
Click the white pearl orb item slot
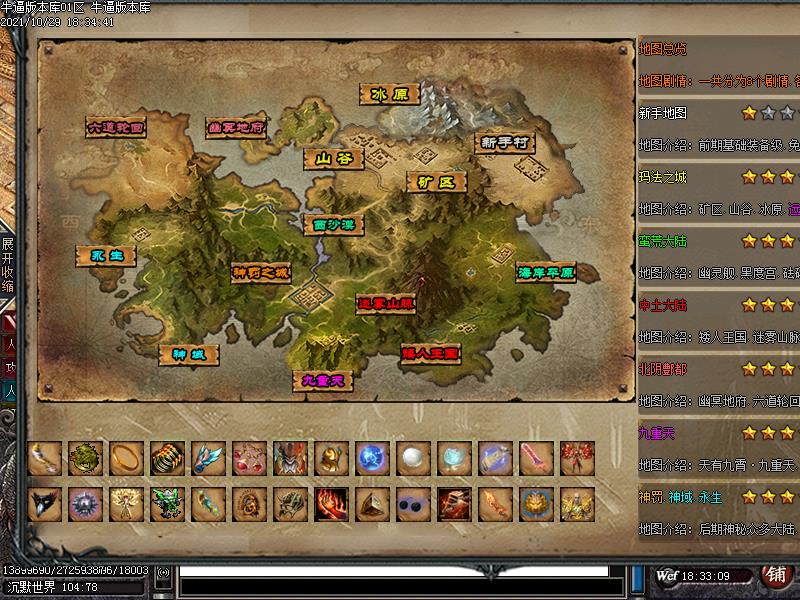coord(414,458)
